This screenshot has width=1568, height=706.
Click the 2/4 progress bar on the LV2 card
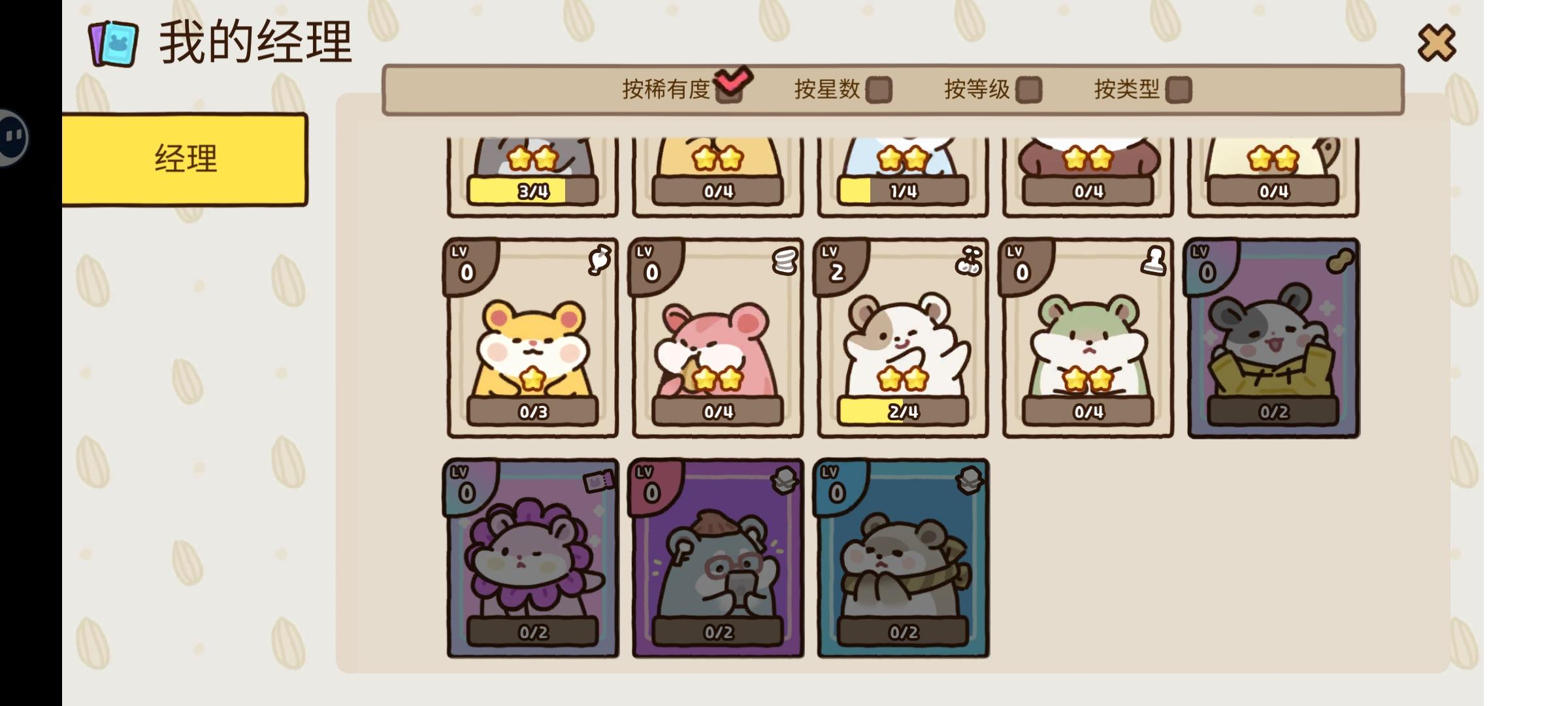[902, 411]
